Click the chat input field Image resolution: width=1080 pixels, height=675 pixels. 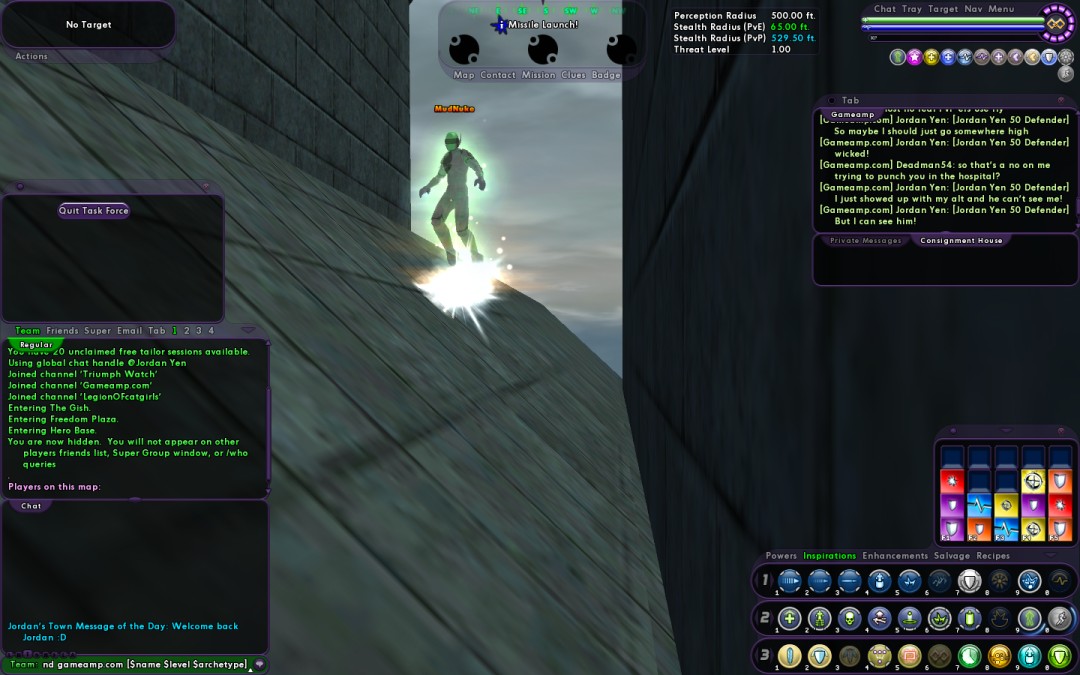[x=140, y=664]
